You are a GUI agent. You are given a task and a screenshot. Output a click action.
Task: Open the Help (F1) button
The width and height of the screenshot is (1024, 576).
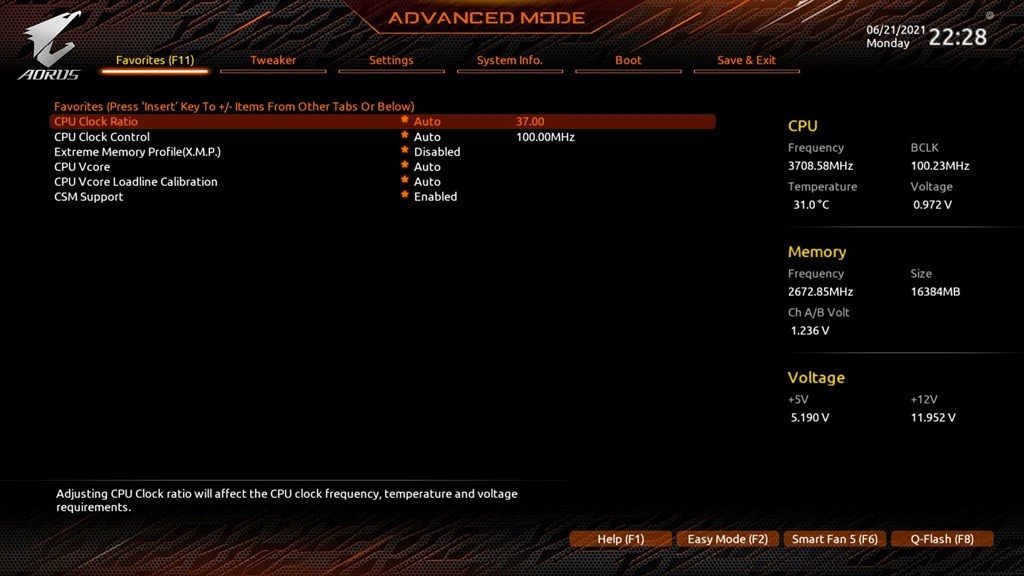(x=620, y=539)
